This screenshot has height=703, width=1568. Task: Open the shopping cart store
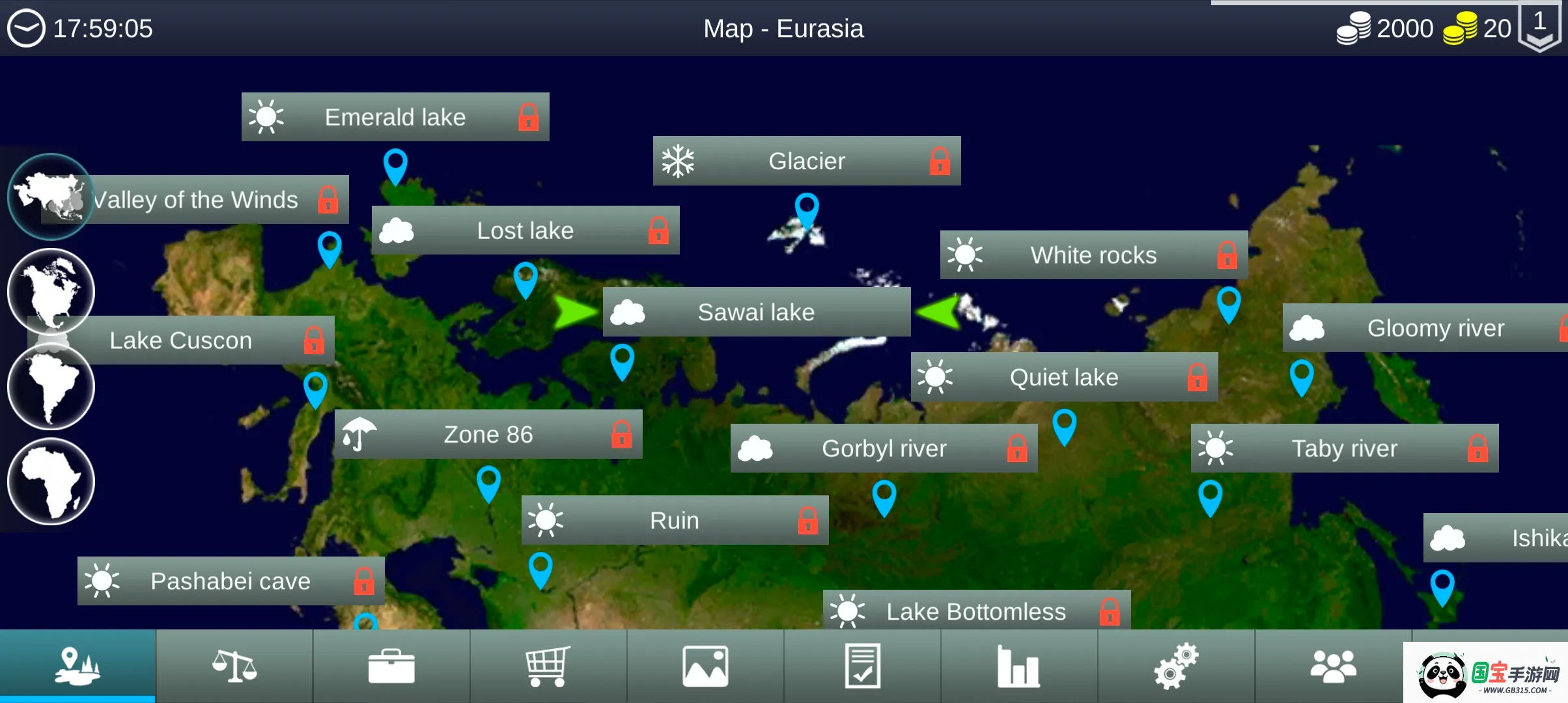548,666
